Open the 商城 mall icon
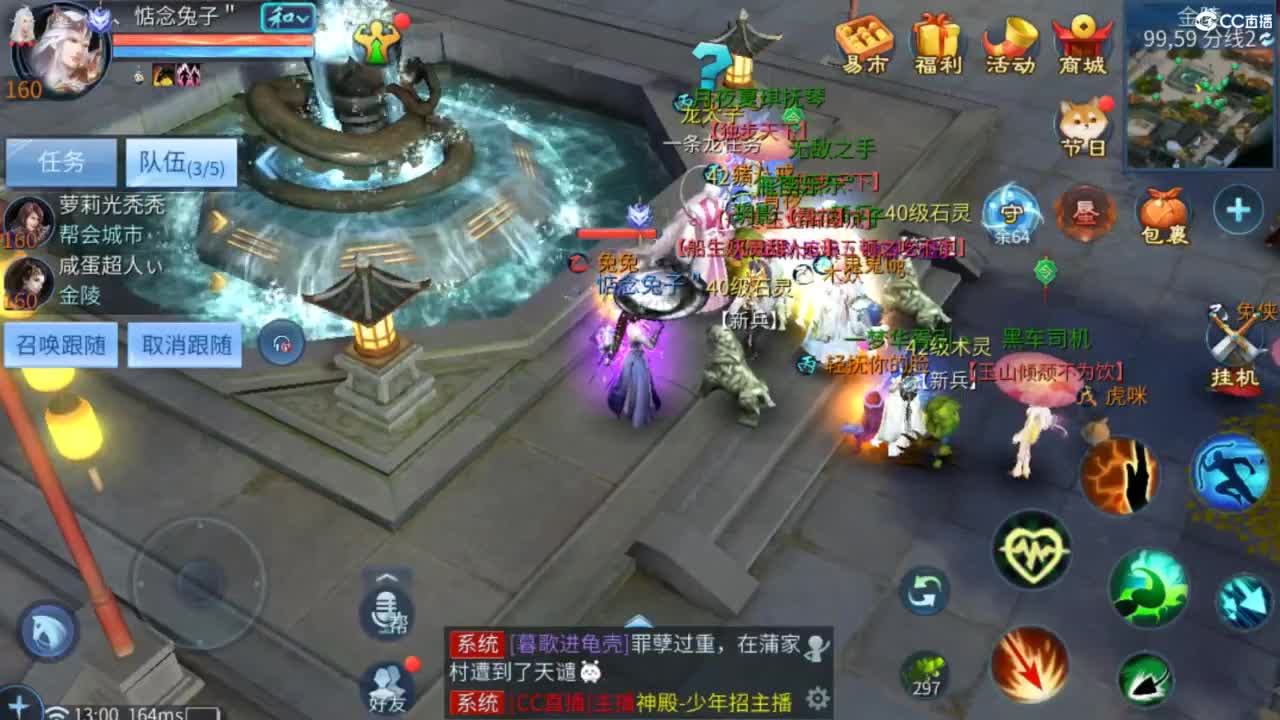The height and width of the screenshot is (720, 1280). tap(1083, 42)
